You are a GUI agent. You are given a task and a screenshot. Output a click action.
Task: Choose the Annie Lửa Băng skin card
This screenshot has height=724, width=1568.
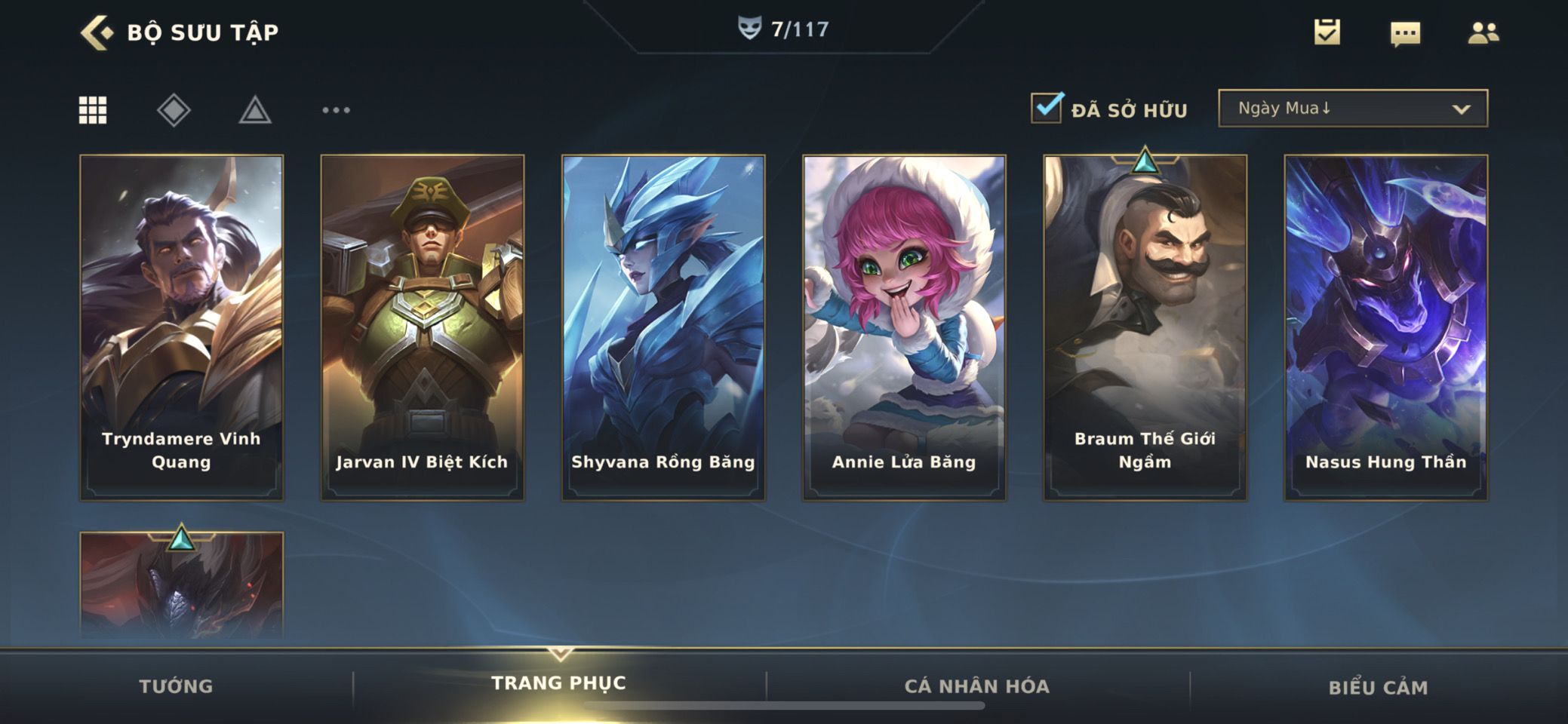click(x=904, y=327)
